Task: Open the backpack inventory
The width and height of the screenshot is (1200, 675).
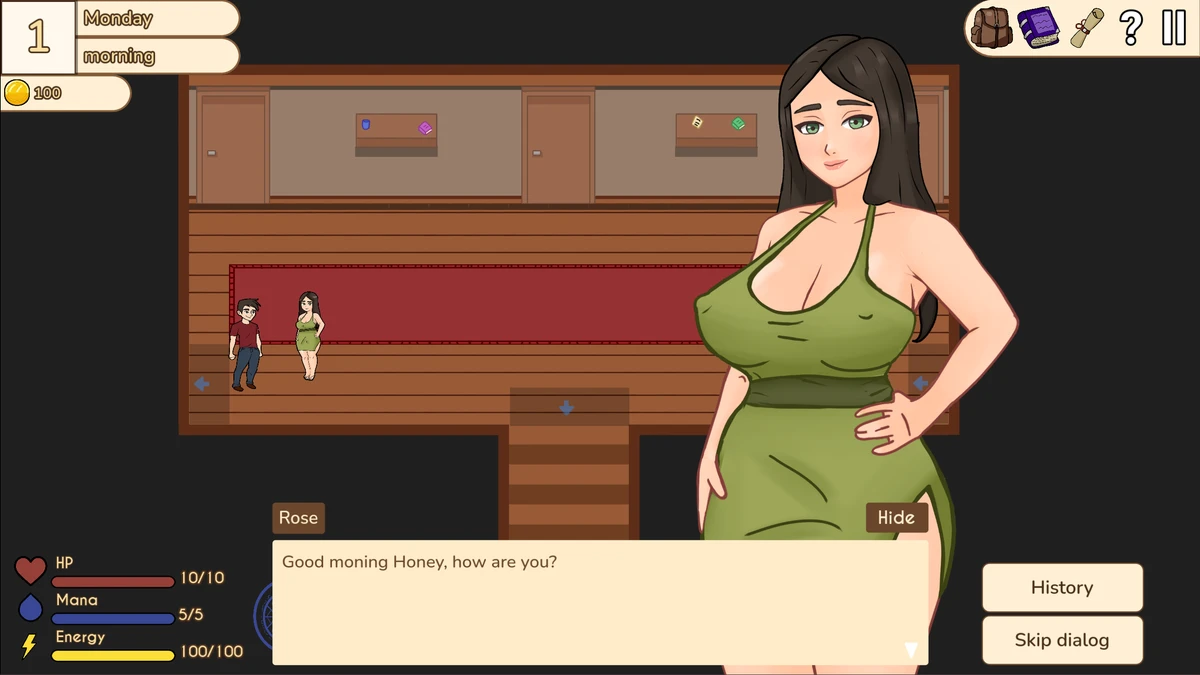Action: (992, 28)
